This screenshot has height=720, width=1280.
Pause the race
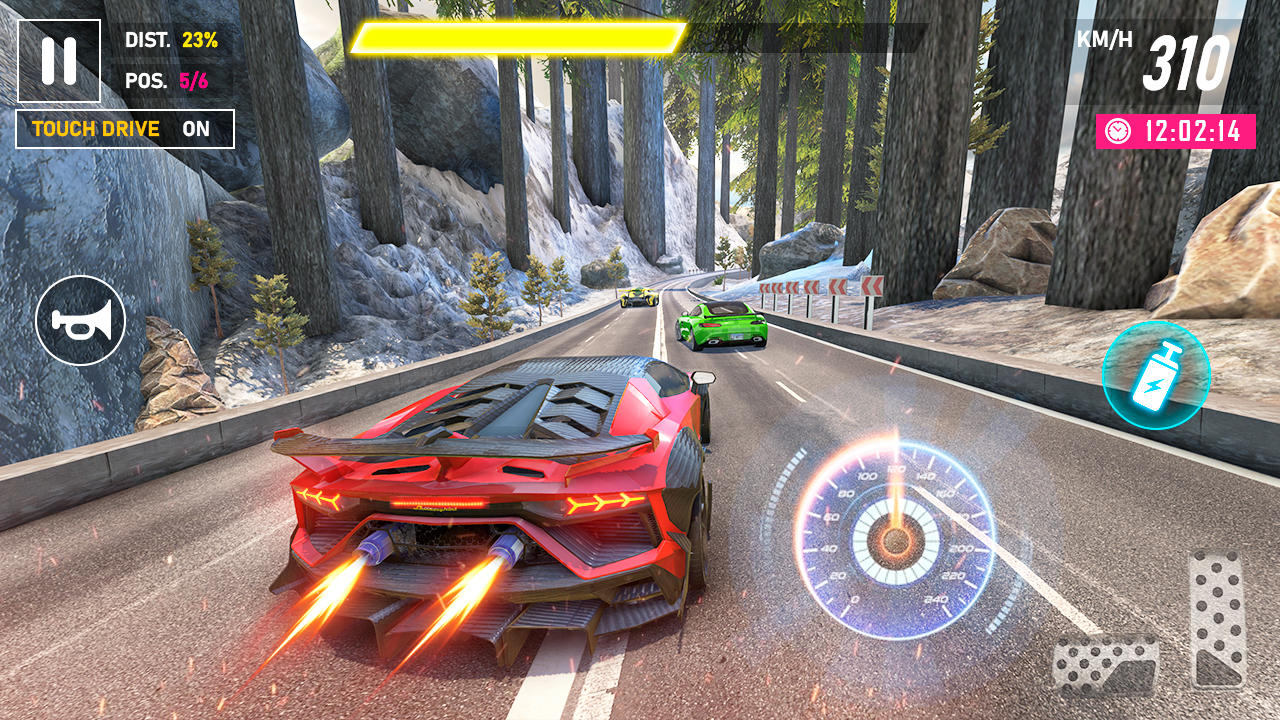tap(59, 61)
